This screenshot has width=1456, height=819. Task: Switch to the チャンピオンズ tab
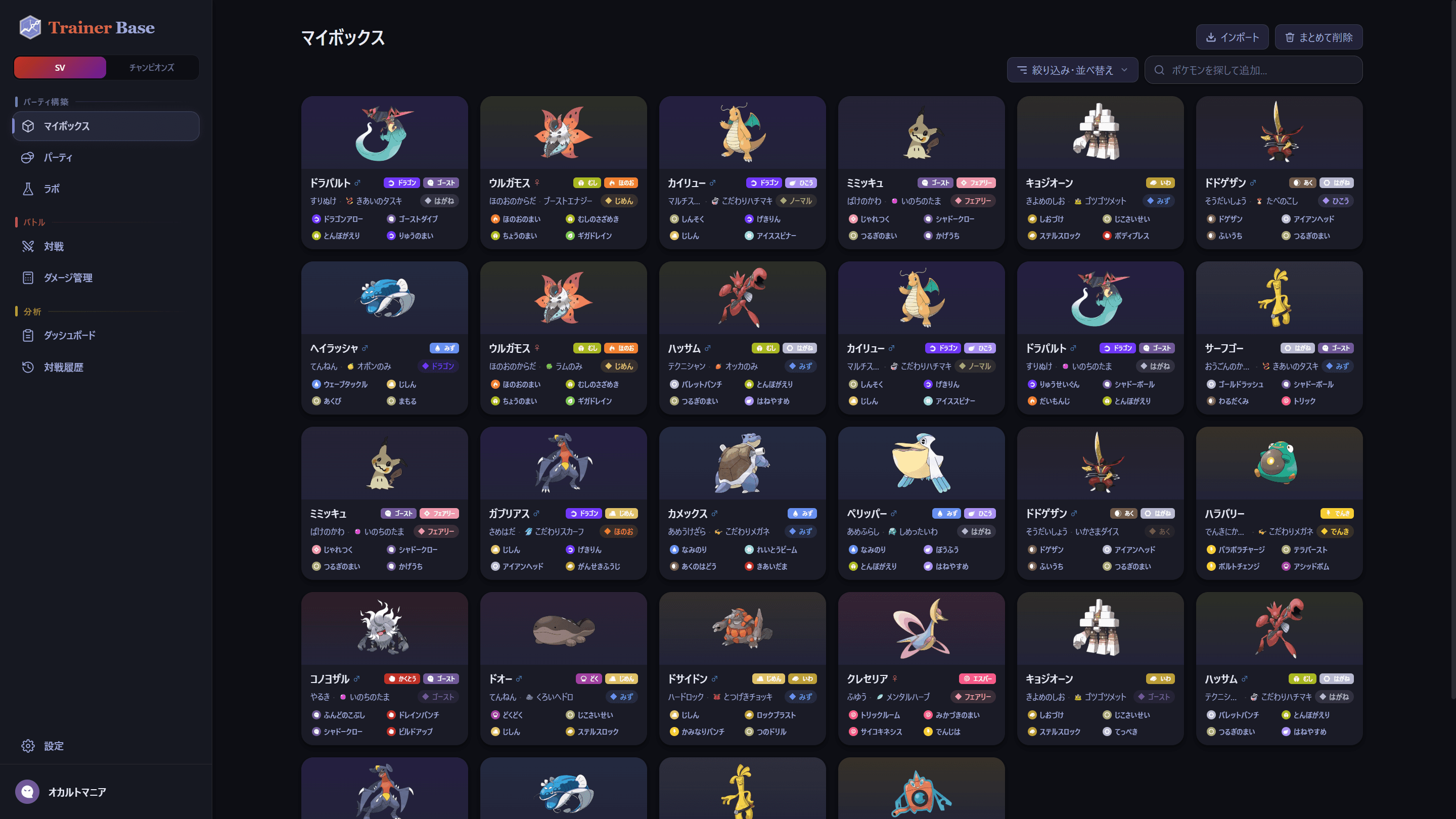pos(153,67)
